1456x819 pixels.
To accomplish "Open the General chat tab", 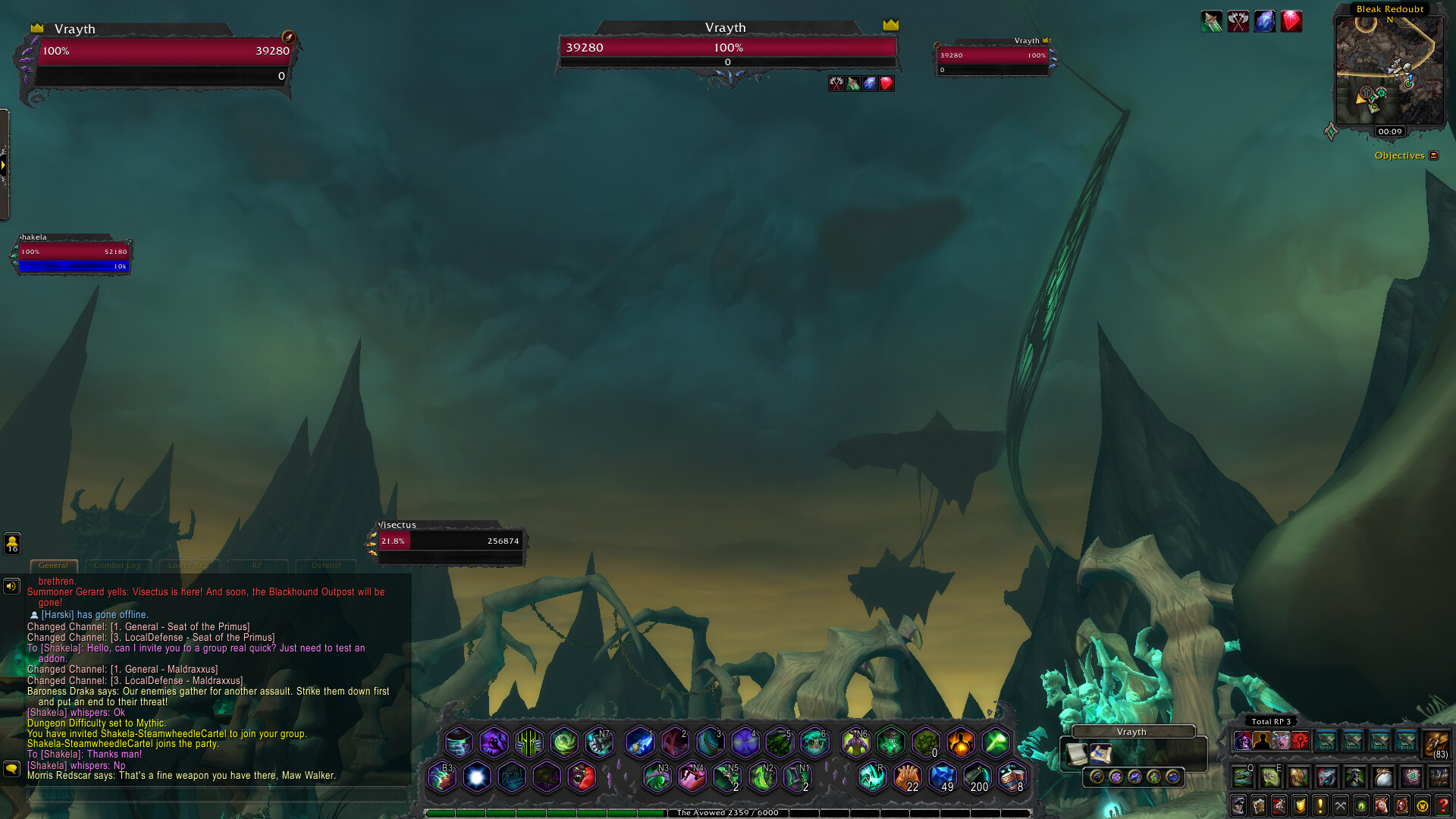I will click(53, 566).
